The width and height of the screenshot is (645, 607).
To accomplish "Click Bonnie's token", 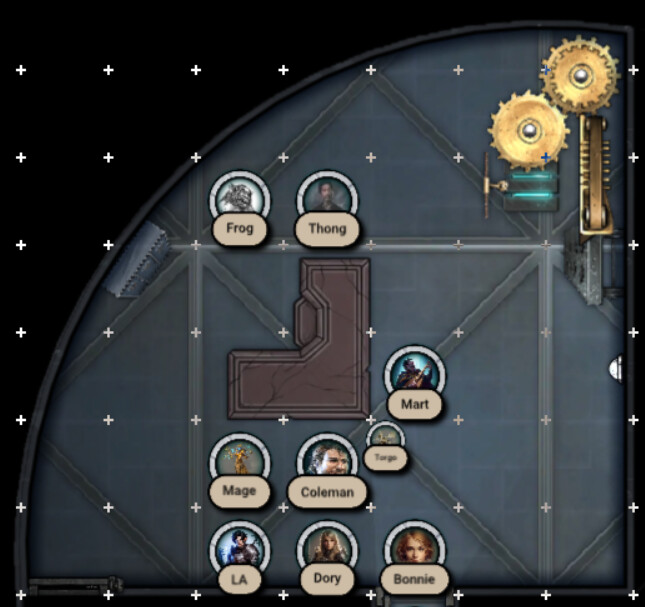I will point(414,550).
